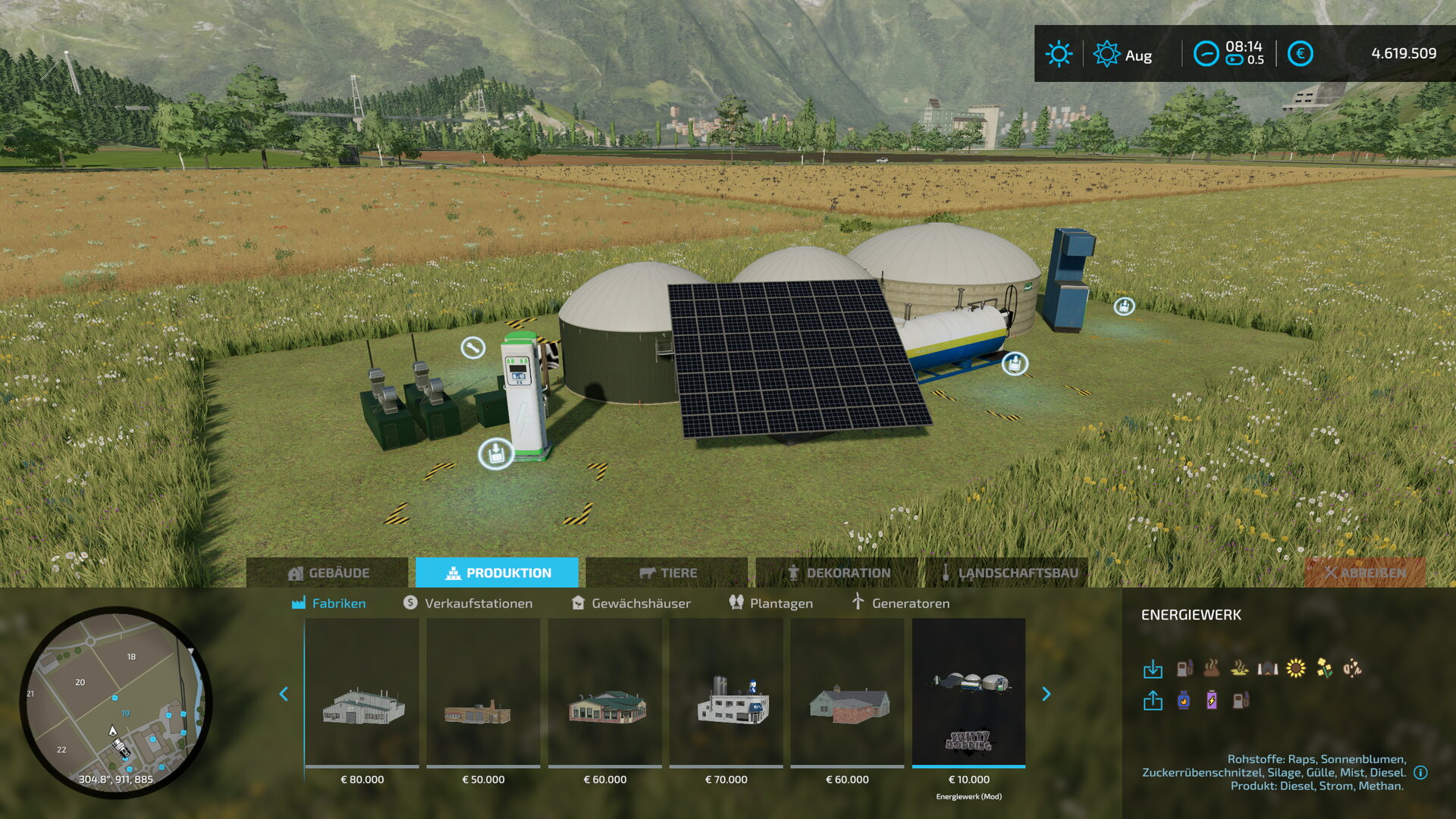1456x819 pixels.
Task: Show the Verkaufstationen subcategory
Action: (468, 603)
